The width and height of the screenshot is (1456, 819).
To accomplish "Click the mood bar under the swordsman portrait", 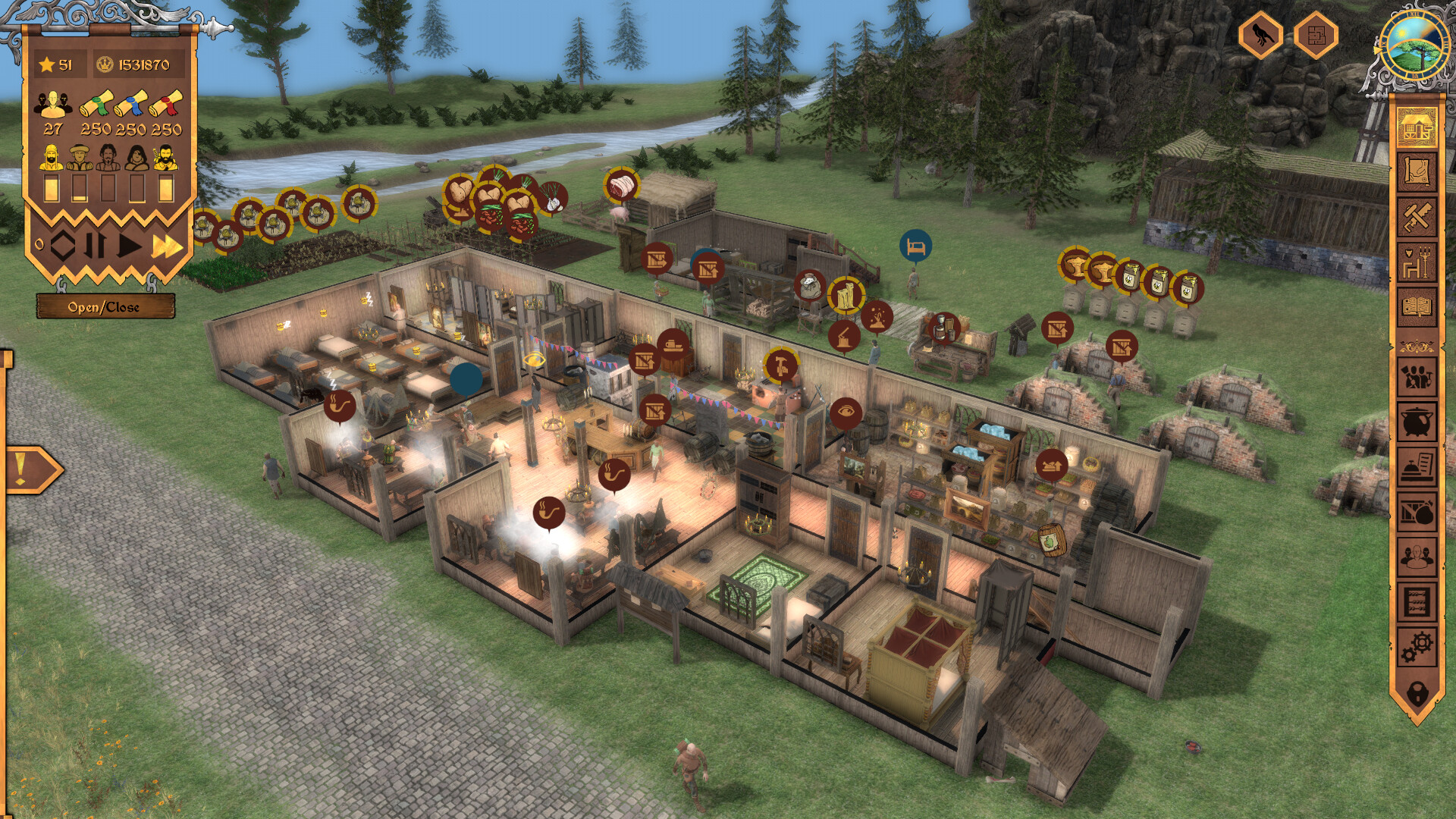I will coord(165,187).
